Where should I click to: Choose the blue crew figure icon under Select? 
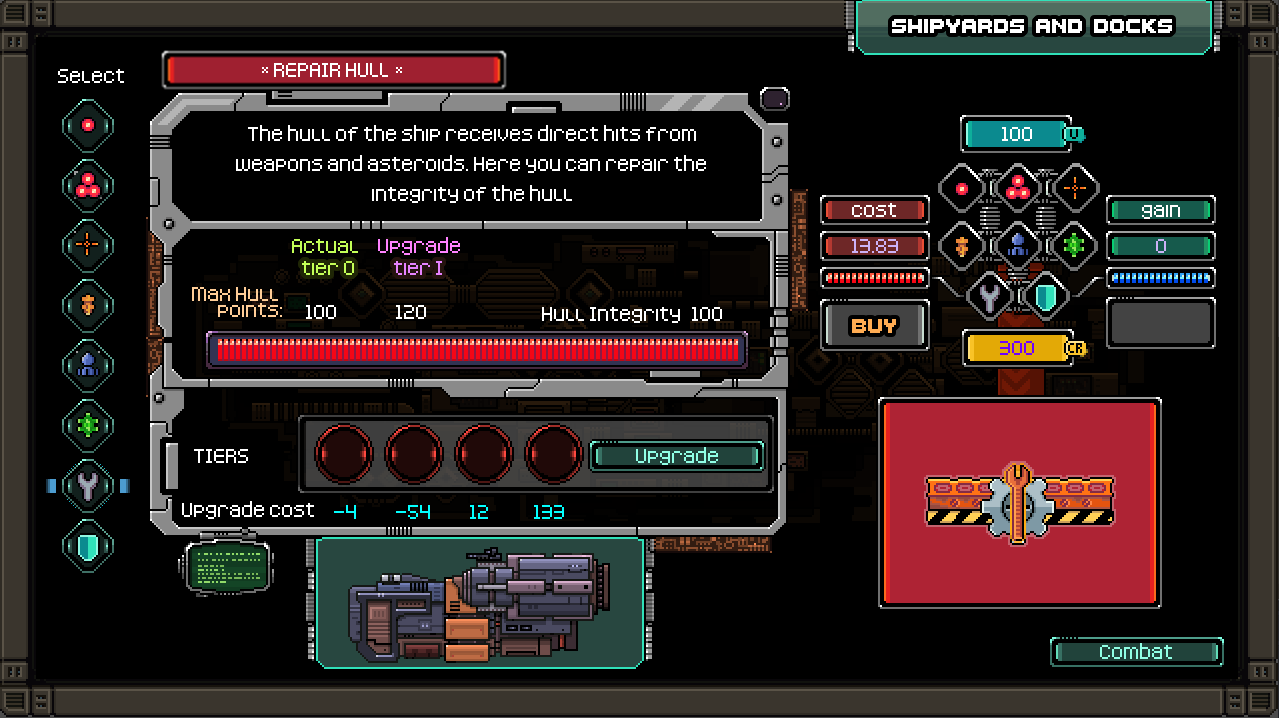88,365
